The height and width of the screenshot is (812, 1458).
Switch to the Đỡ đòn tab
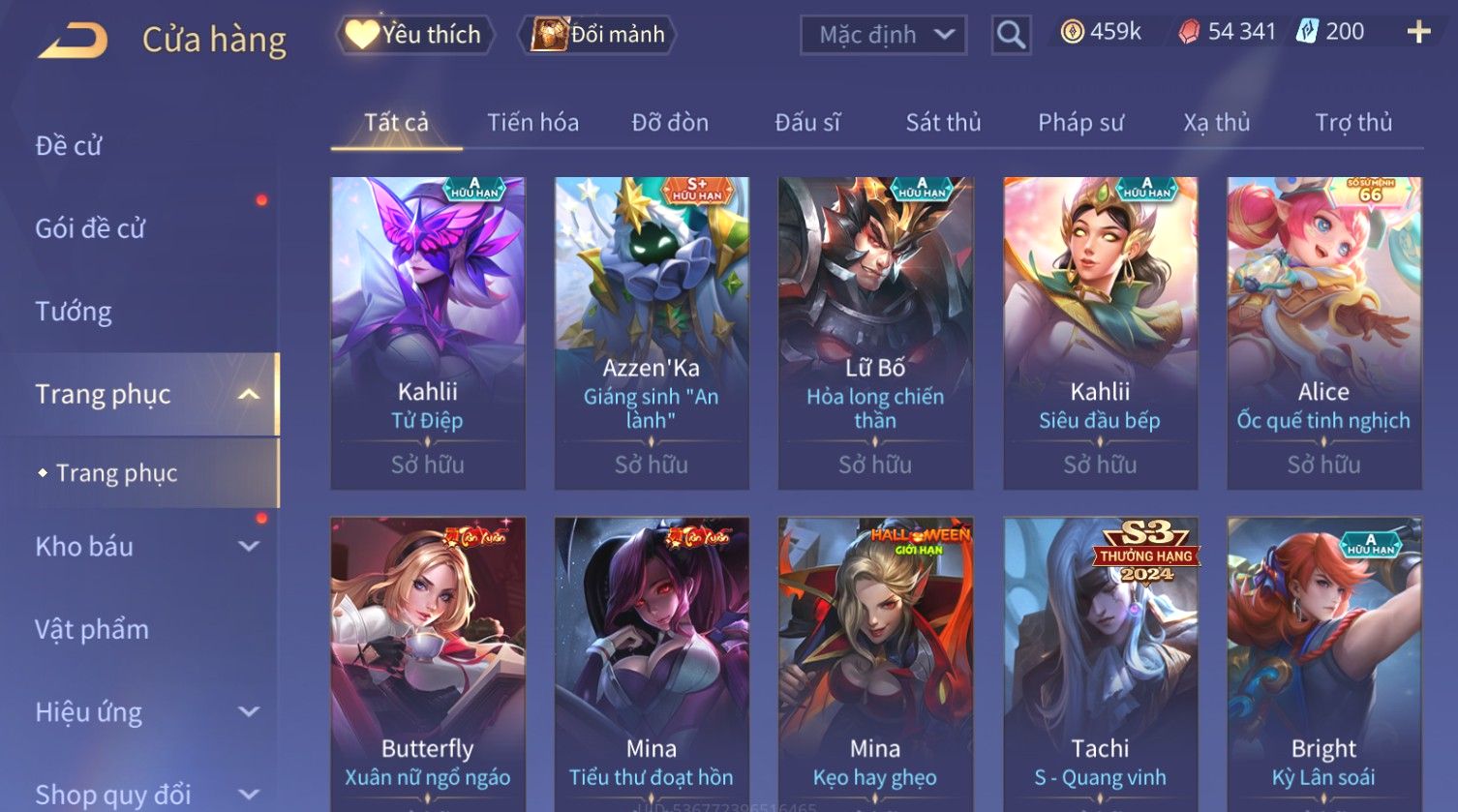pos(670,123)
